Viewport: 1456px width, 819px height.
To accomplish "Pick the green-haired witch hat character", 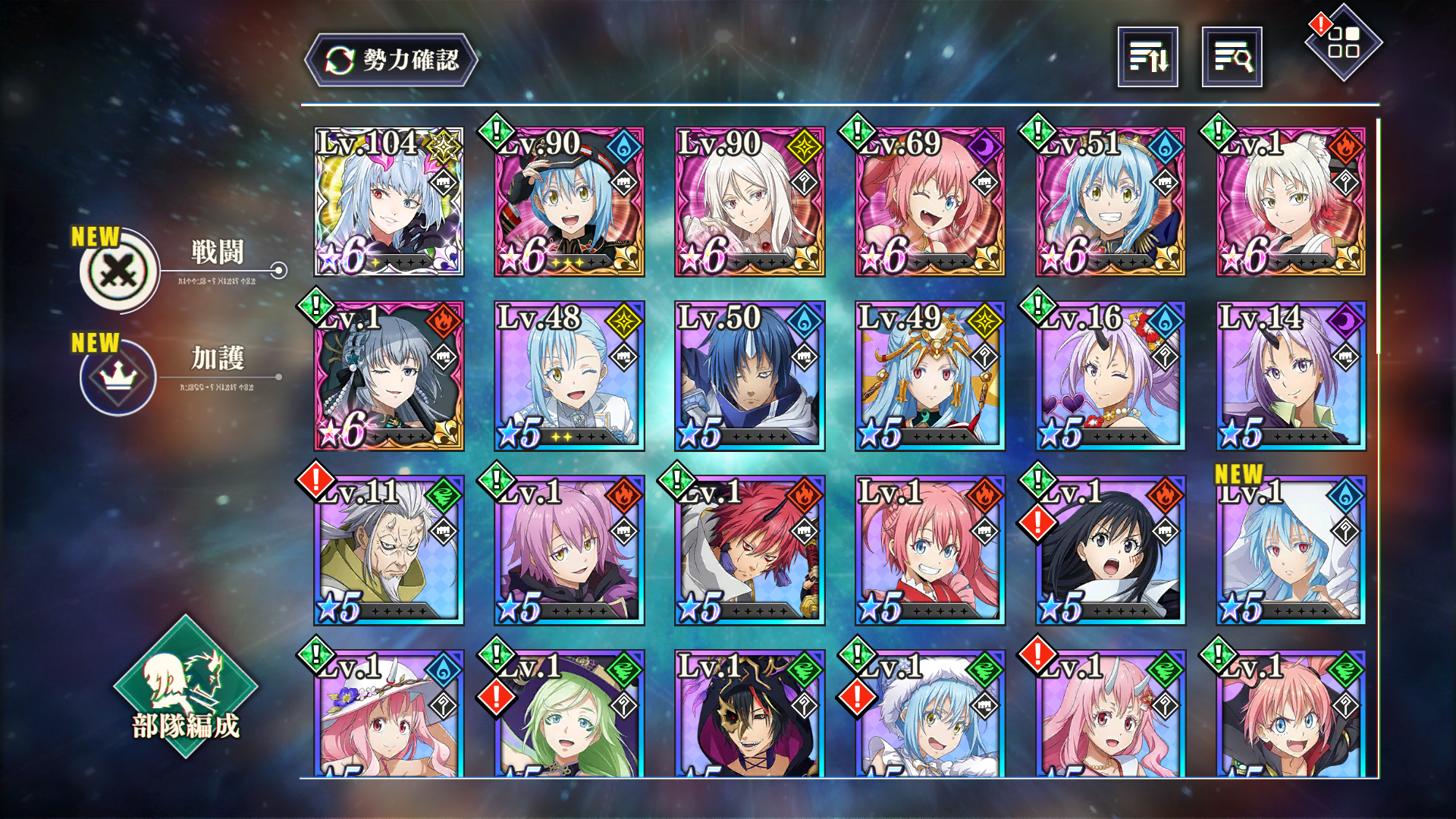I will 570,717.
